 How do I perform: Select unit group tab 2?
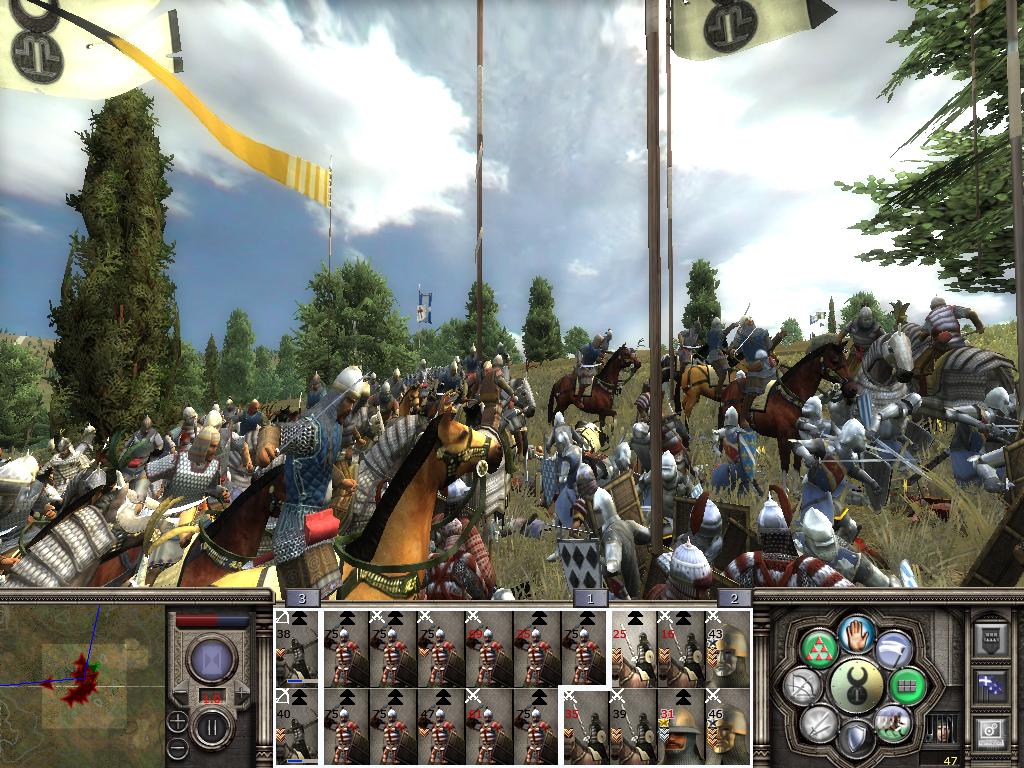[x=734, y=598]
